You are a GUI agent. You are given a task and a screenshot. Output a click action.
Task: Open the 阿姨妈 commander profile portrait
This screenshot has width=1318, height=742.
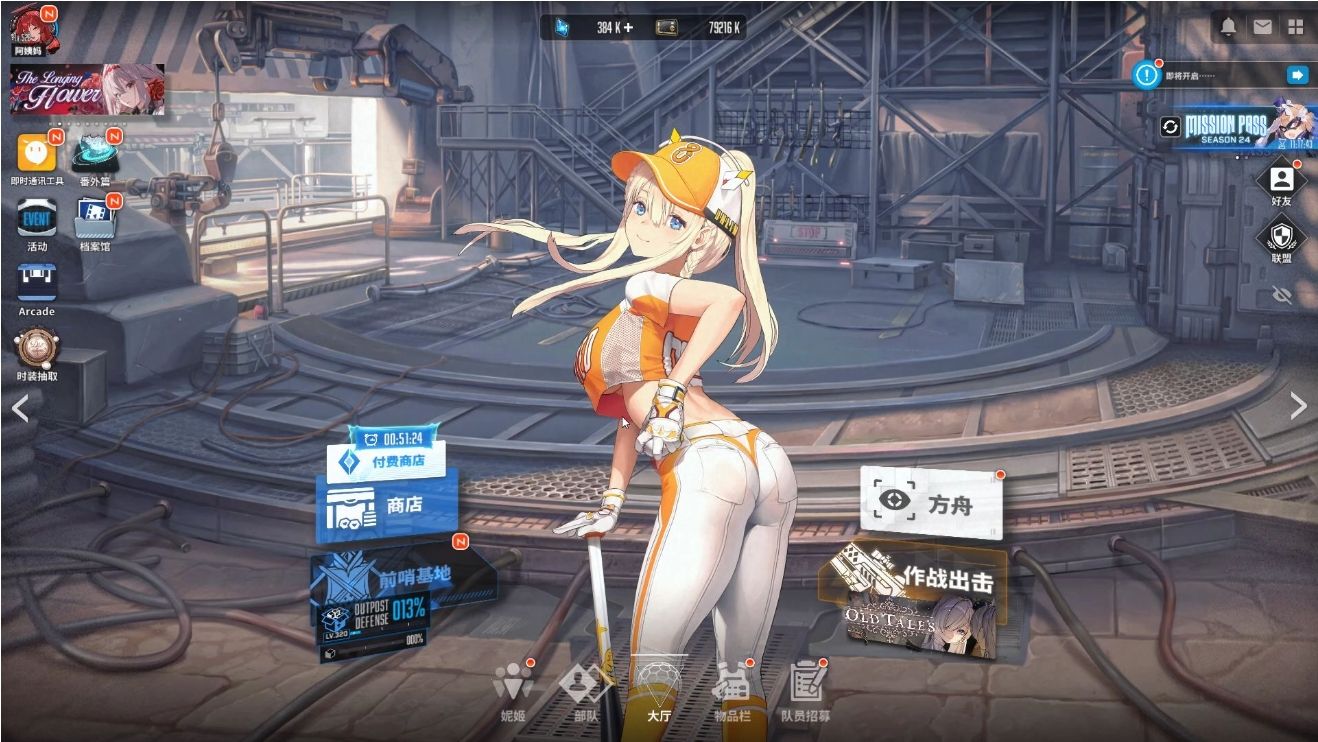[30, 25]
